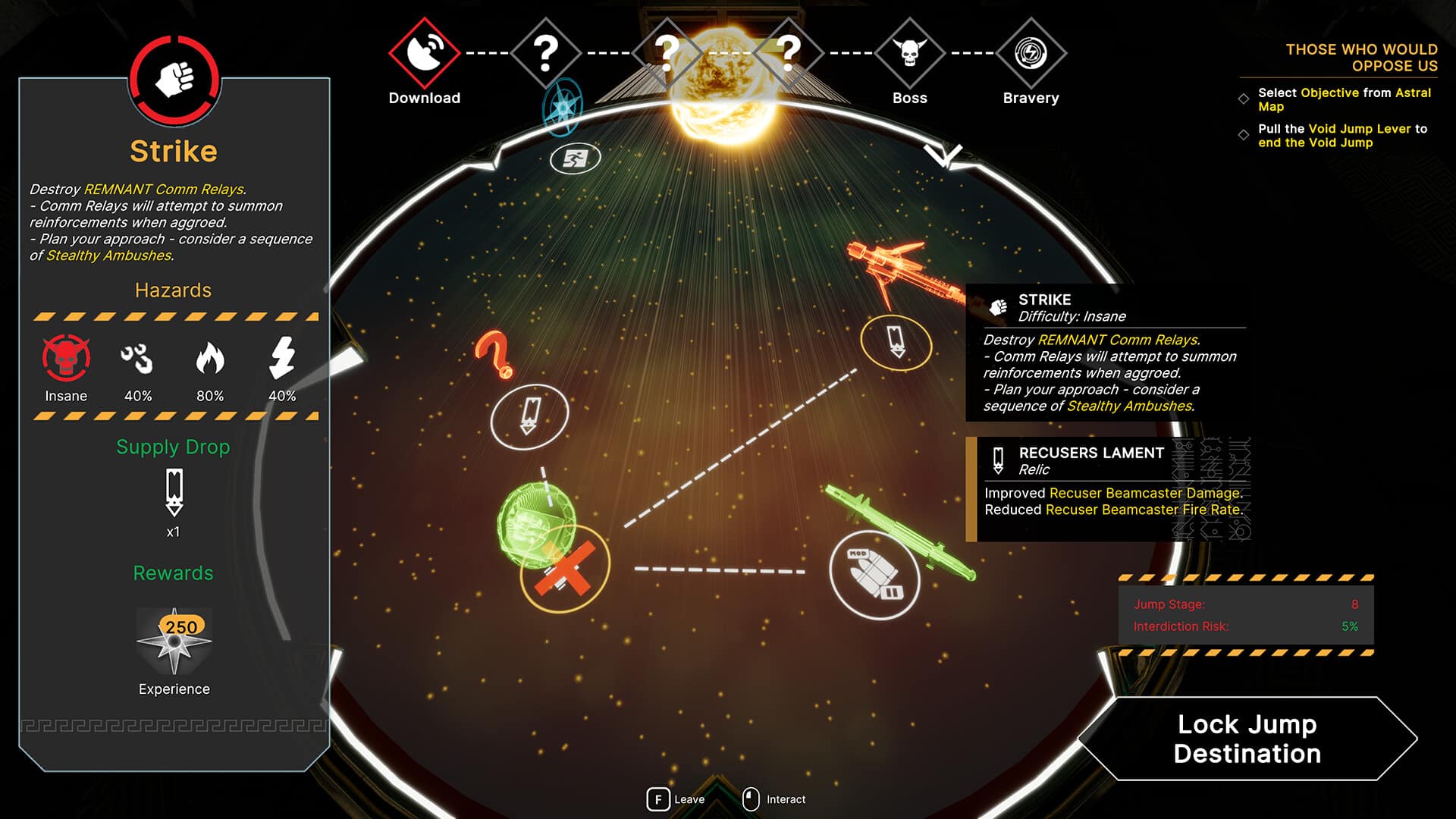Click the Insane difficulty hazard icon
1456x819 pixels.
pos(66,358)
